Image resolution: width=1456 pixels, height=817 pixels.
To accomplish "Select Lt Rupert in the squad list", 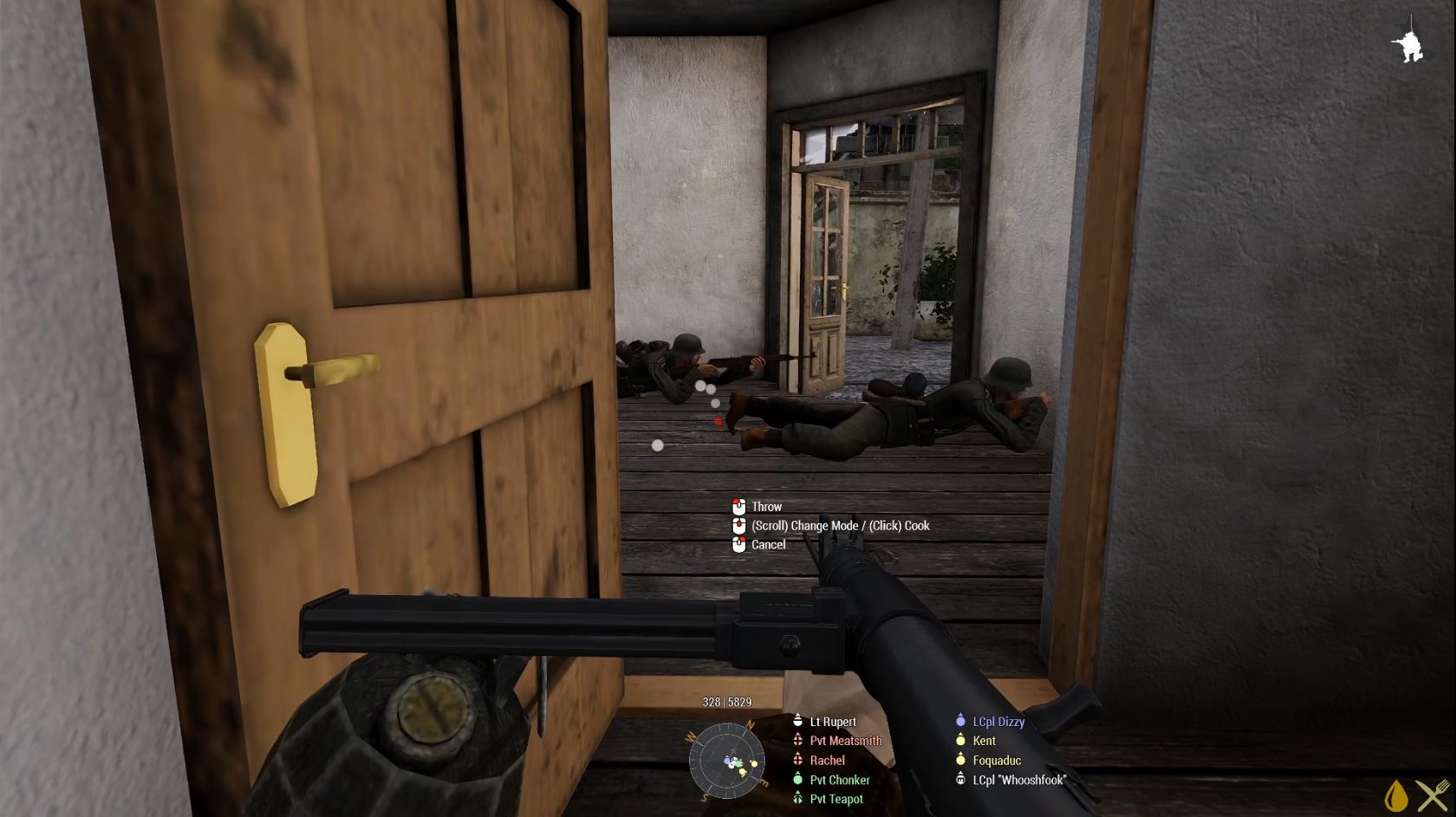I will coord(832,722).
